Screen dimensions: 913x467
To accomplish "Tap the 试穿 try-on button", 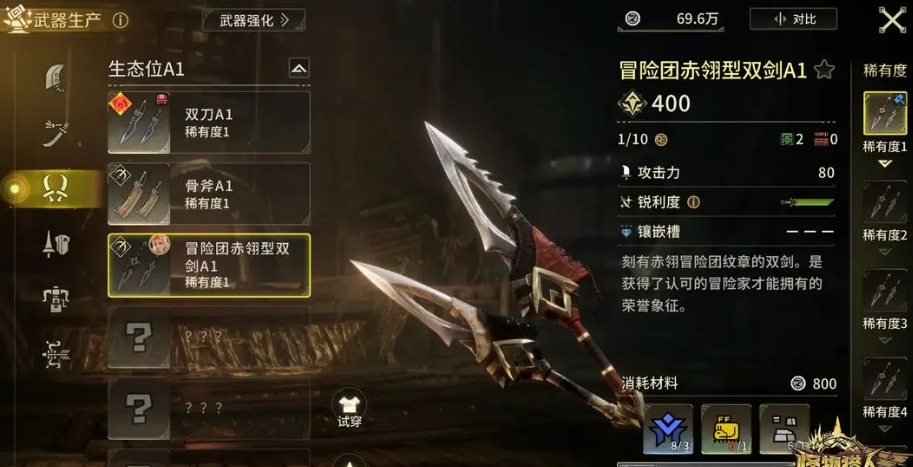I will tap(349, 408).
